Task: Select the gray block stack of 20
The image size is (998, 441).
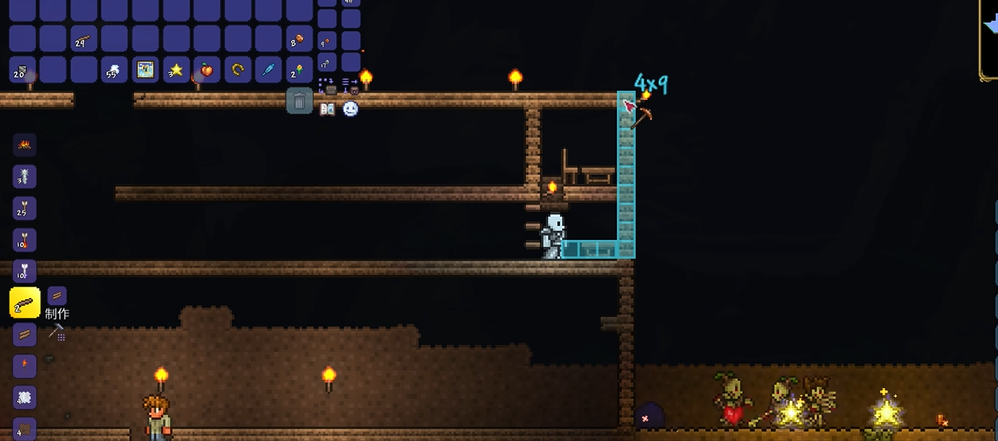Action: point(22,70)
